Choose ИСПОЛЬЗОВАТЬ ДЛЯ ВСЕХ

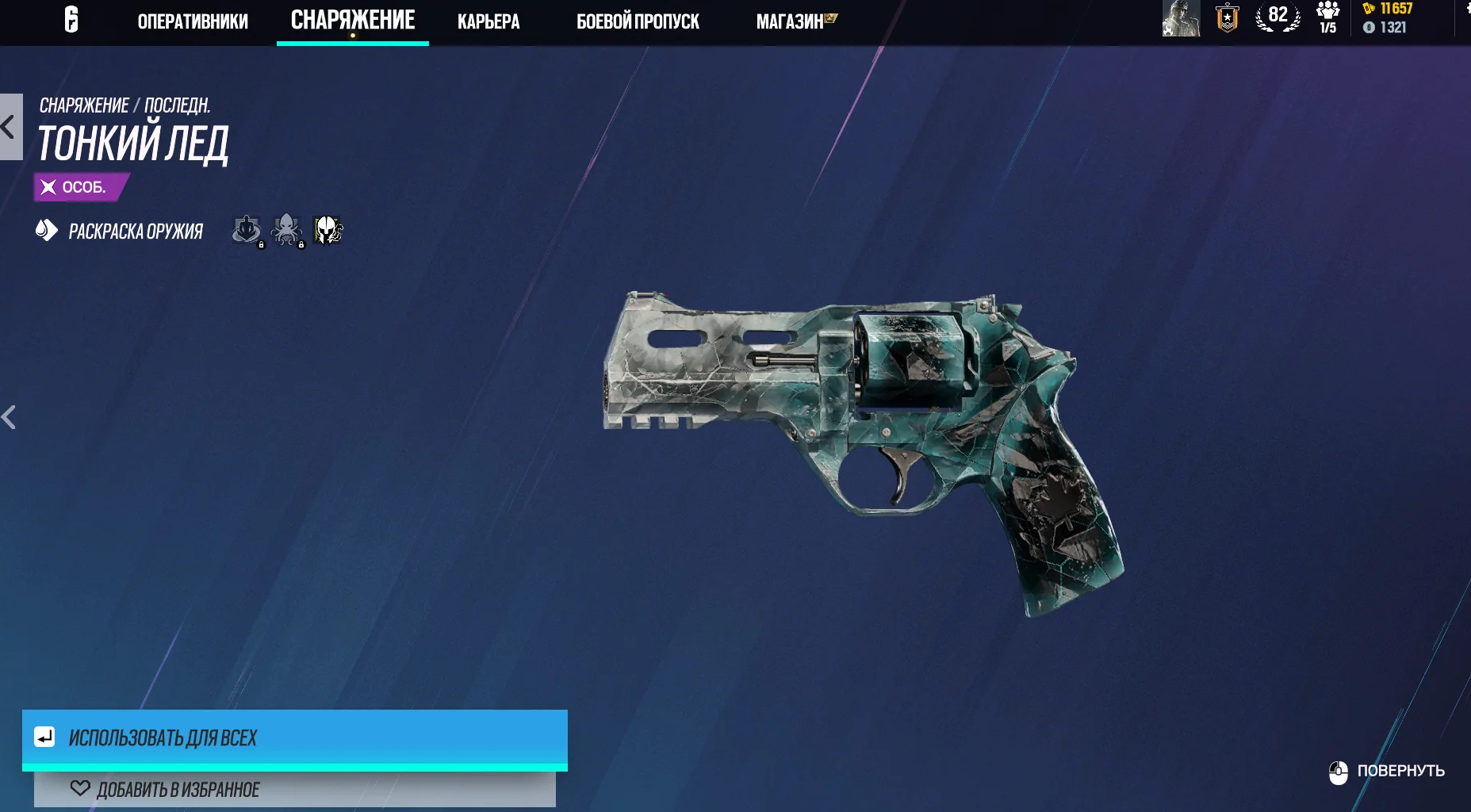294,738
